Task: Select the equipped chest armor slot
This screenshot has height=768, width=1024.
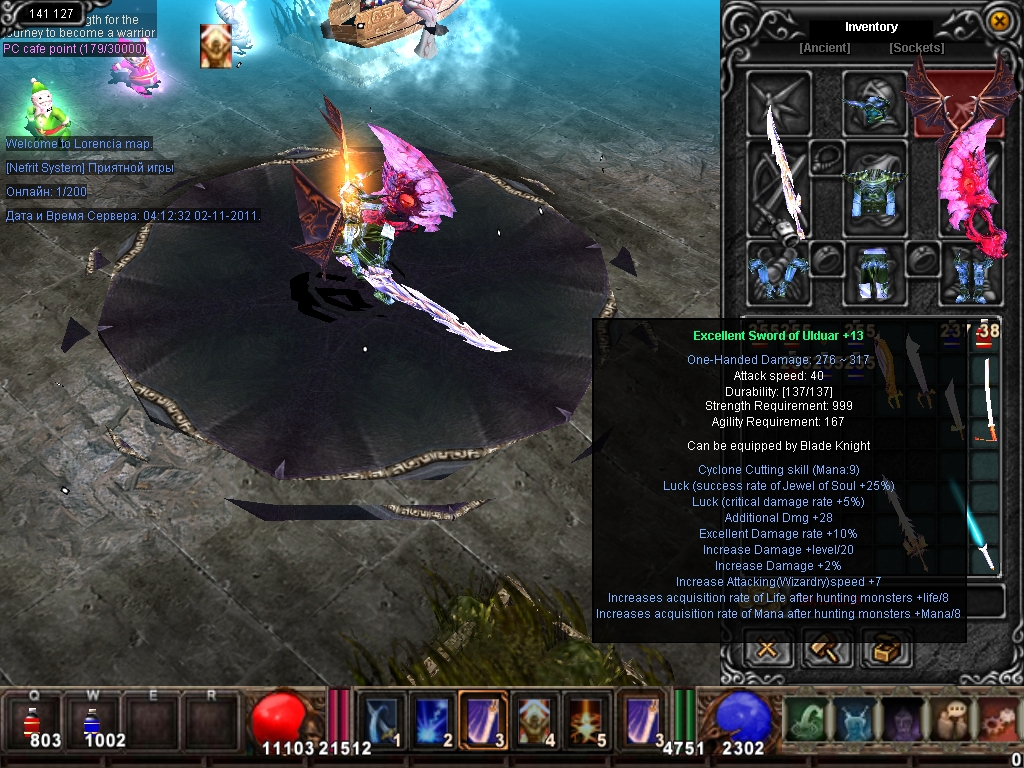Action: coord(875,189)
